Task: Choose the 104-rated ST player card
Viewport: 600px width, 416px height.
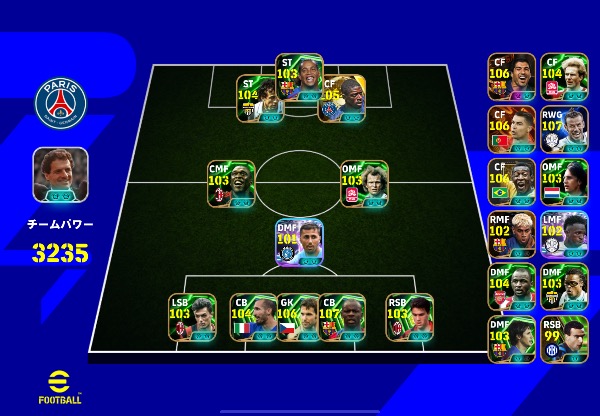Action: pos(259,99)
